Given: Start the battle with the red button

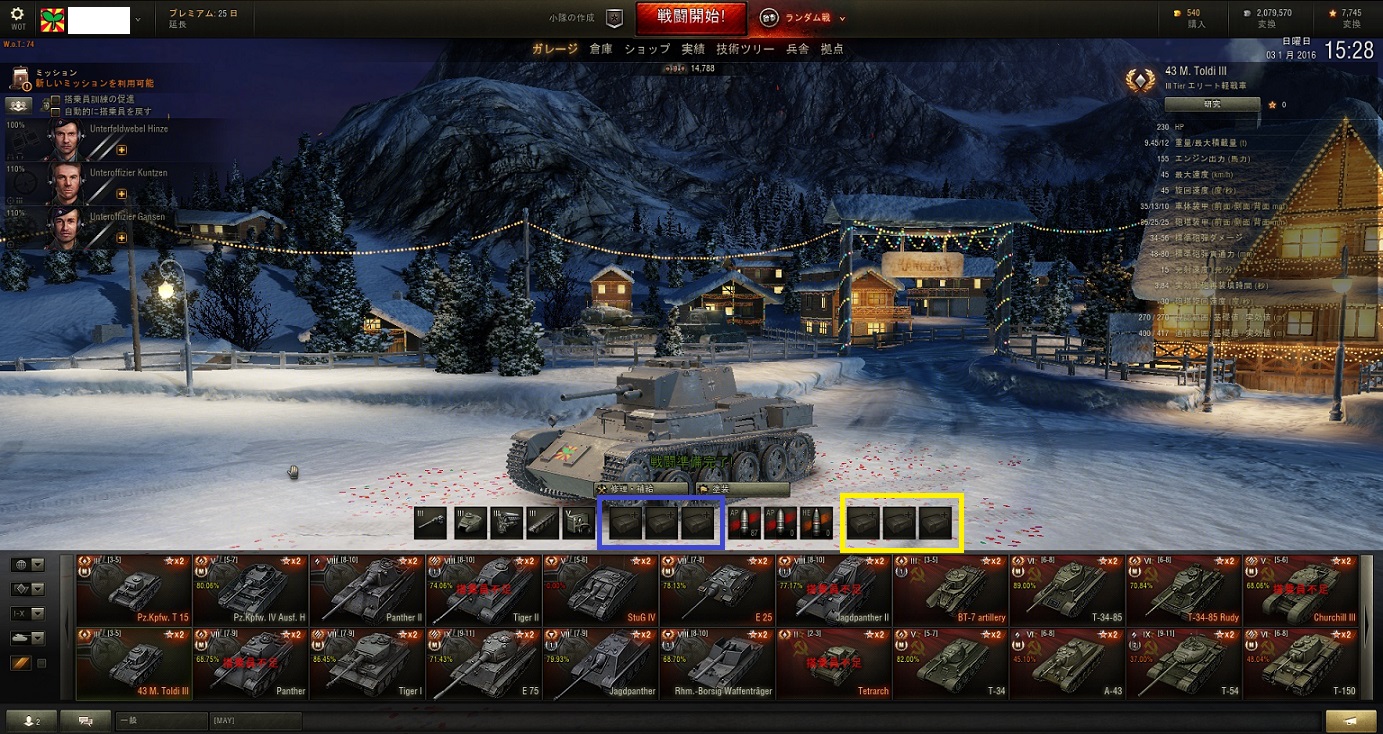Looking at the screenshot, I should (689, 17).
